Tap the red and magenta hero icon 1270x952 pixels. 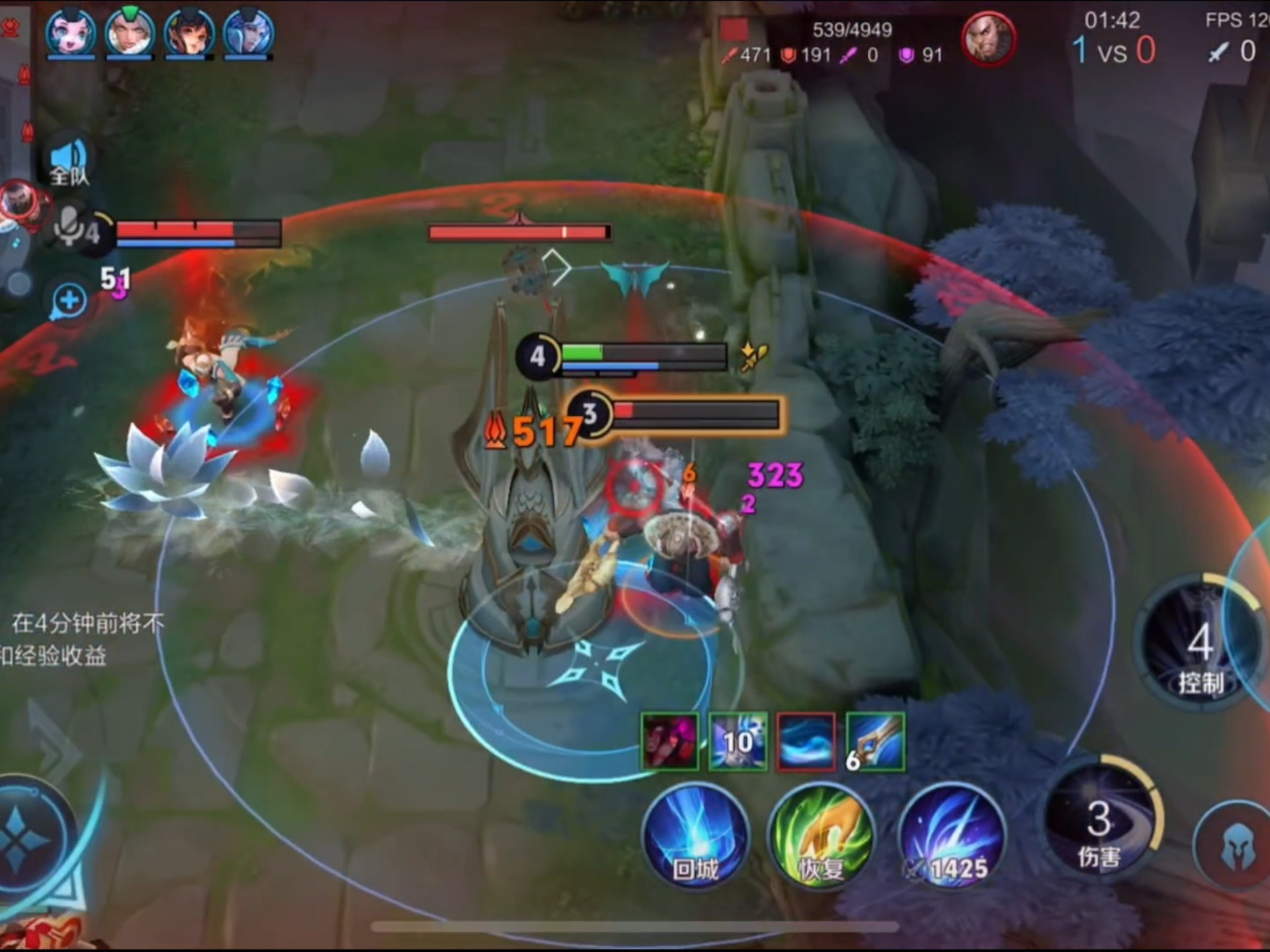[x=669, y=741]
